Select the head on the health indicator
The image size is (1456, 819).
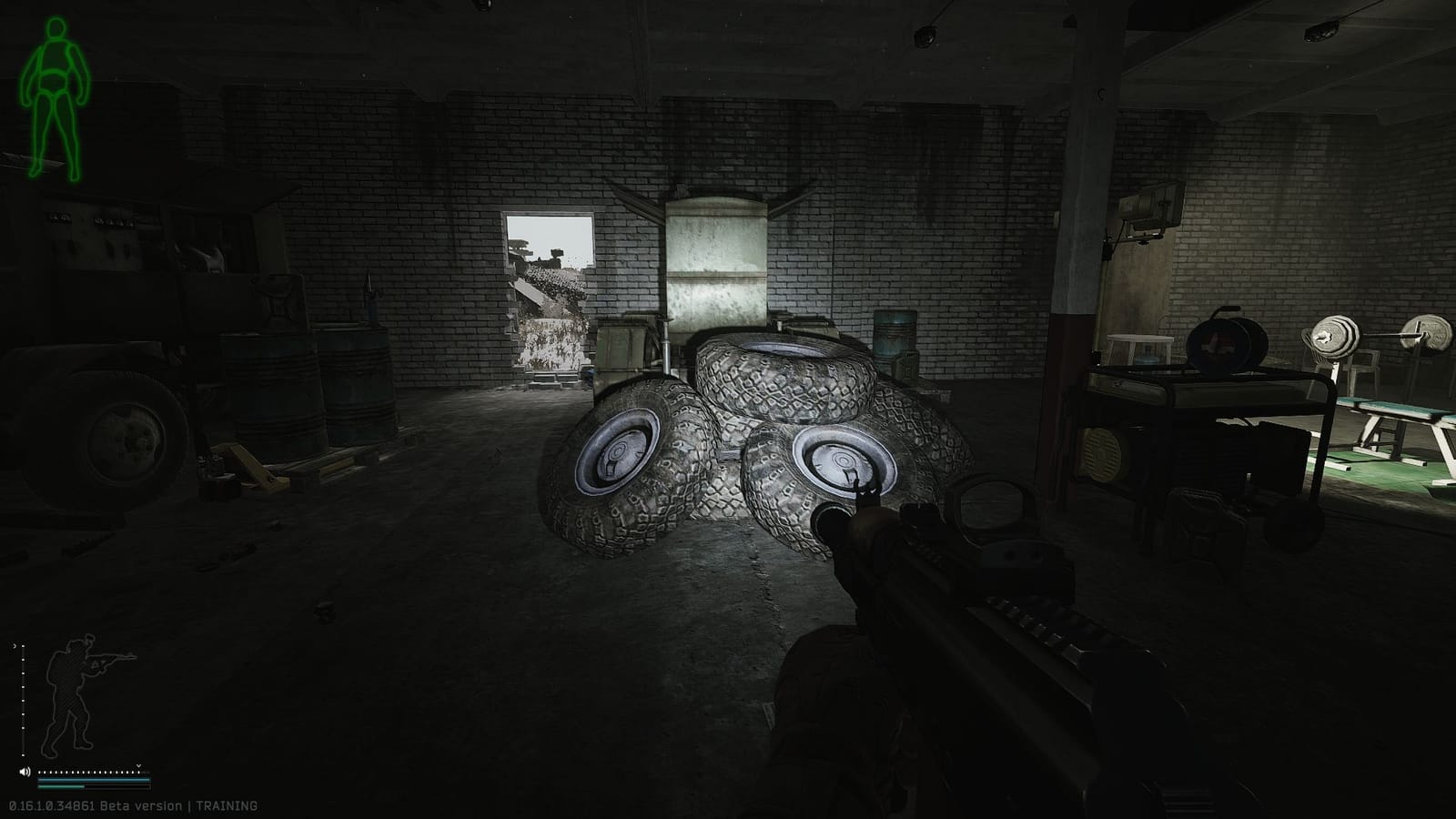coord(56,28)
